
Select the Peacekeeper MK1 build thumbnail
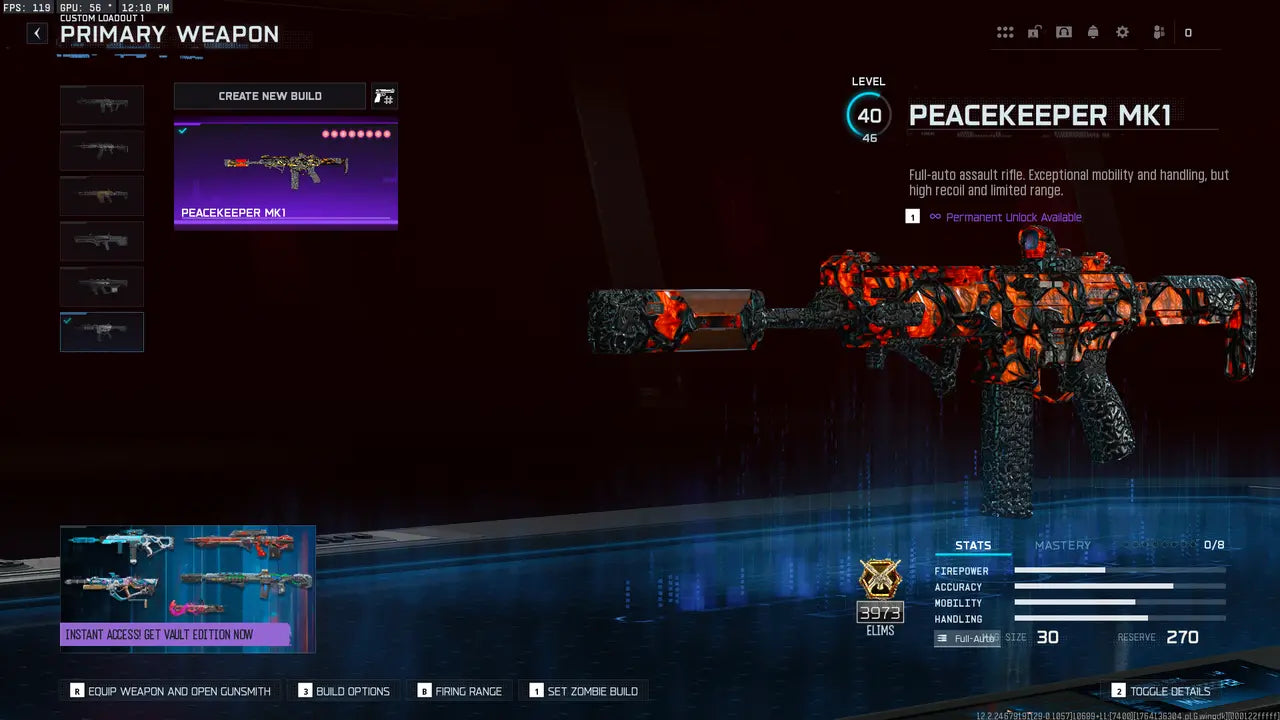(286, 172)
